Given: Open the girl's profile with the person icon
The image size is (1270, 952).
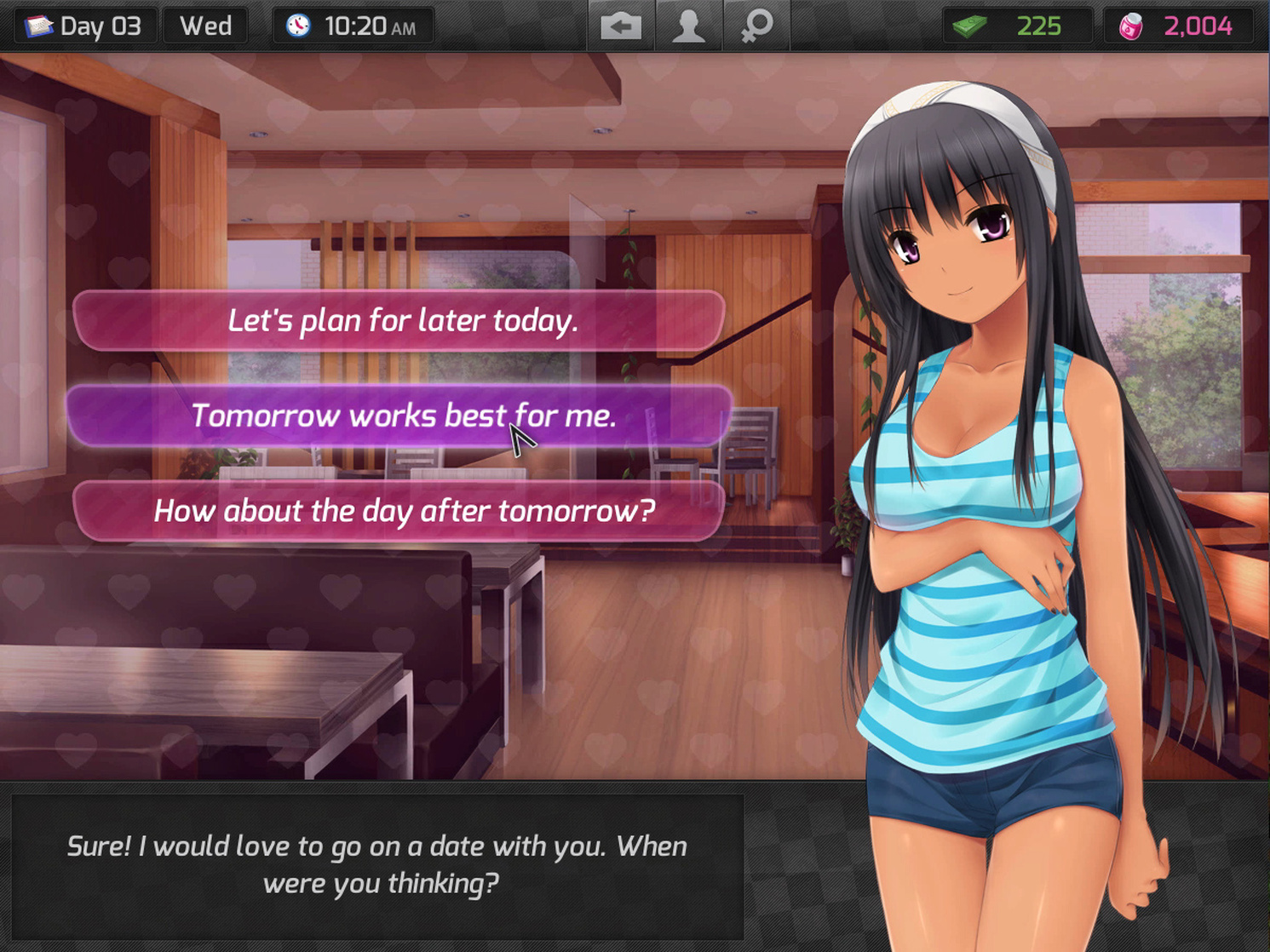Looking at the screenshot, I should click(x=688, y=25).
